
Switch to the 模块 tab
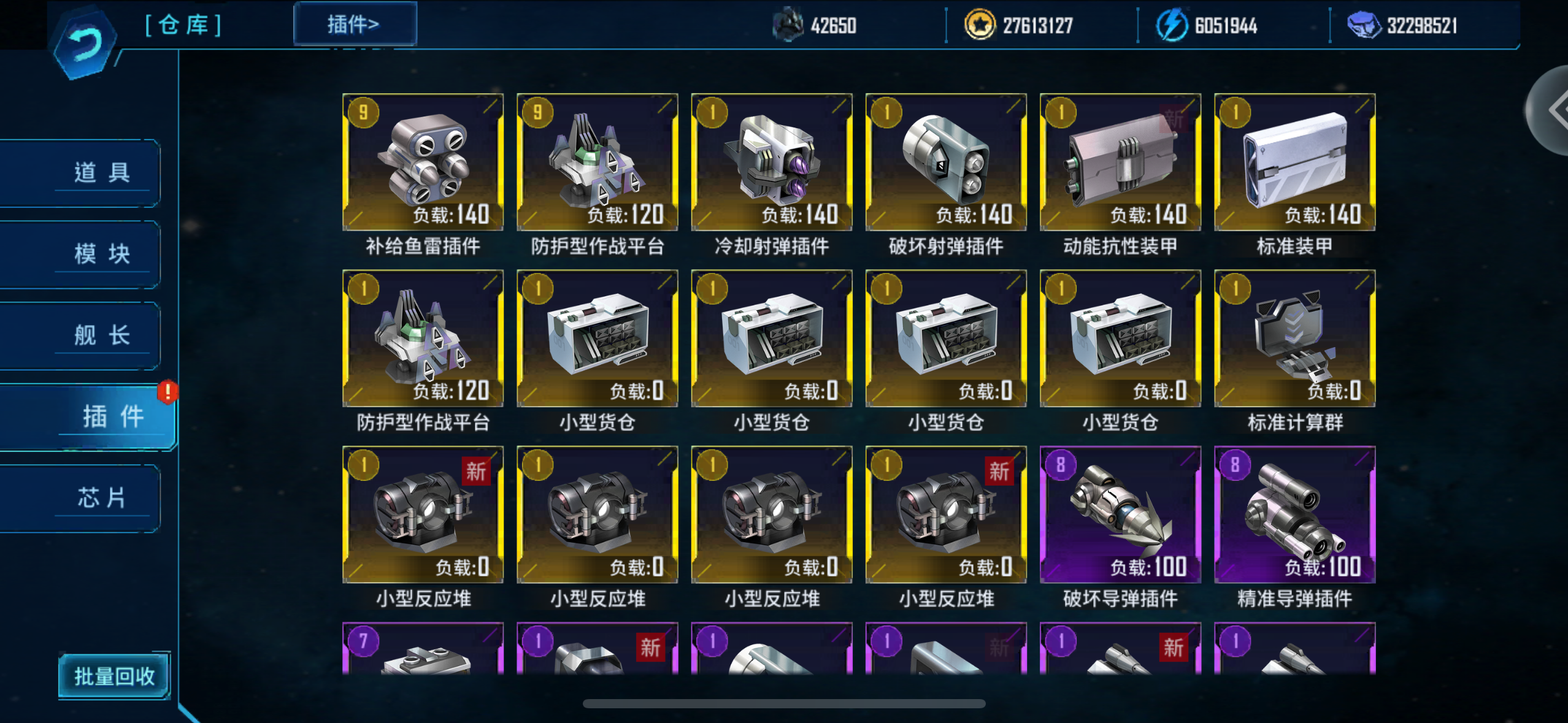103,253
